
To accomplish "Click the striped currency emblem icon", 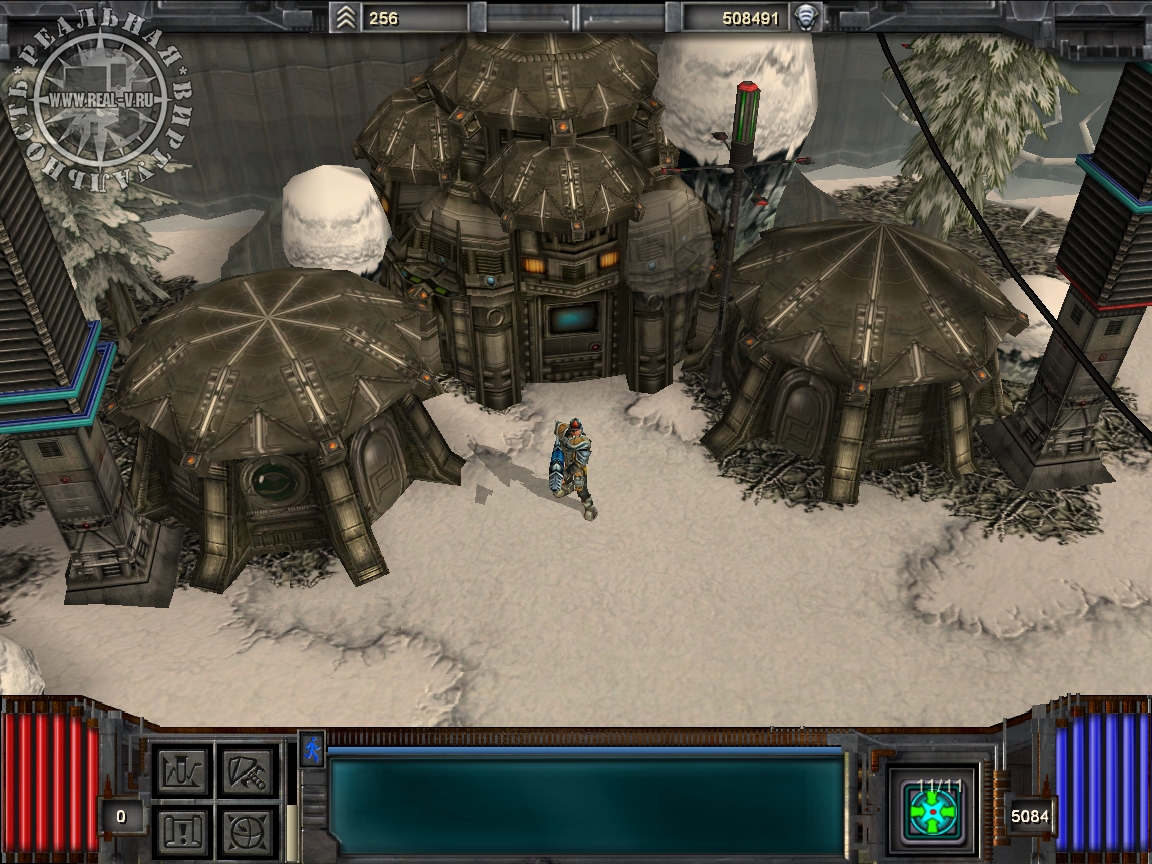I will (x=806, y=17).
